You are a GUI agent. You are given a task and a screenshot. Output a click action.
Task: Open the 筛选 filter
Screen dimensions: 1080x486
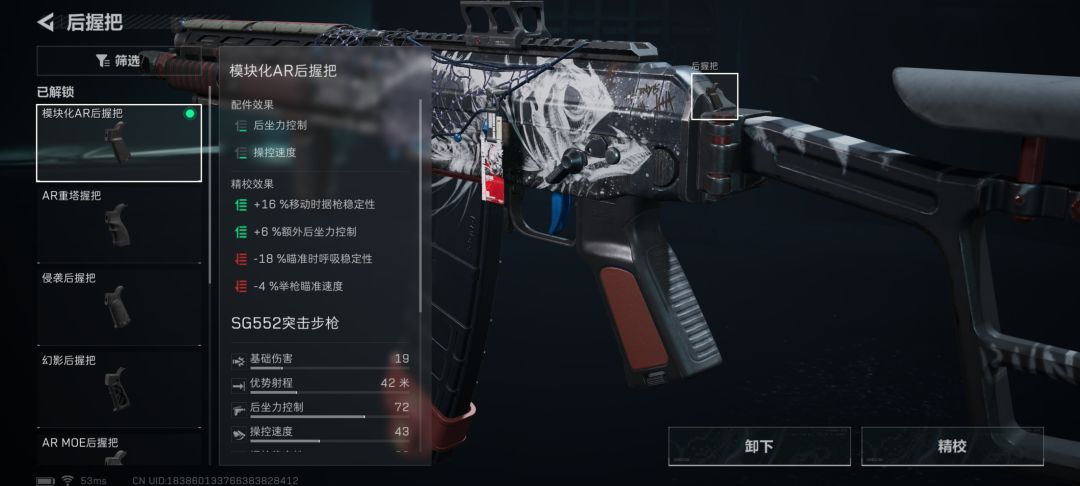coord(118,61)
